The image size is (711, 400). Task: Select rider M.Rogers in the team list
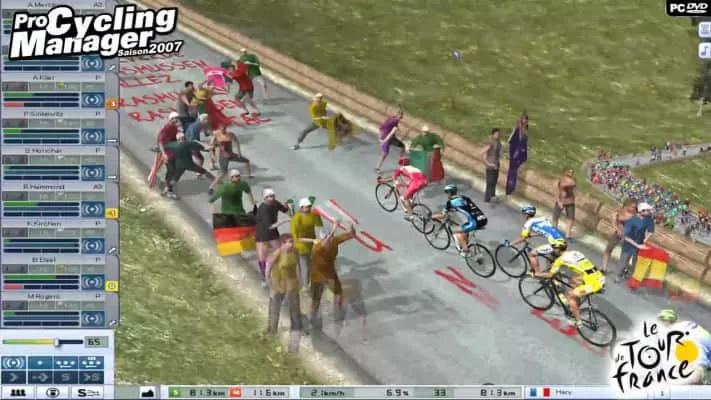click(x=45, y=294)
